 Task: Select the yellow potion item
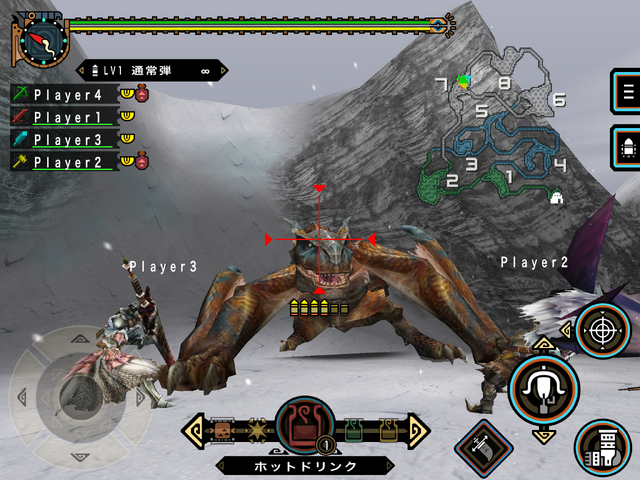[x=386, y=430]
